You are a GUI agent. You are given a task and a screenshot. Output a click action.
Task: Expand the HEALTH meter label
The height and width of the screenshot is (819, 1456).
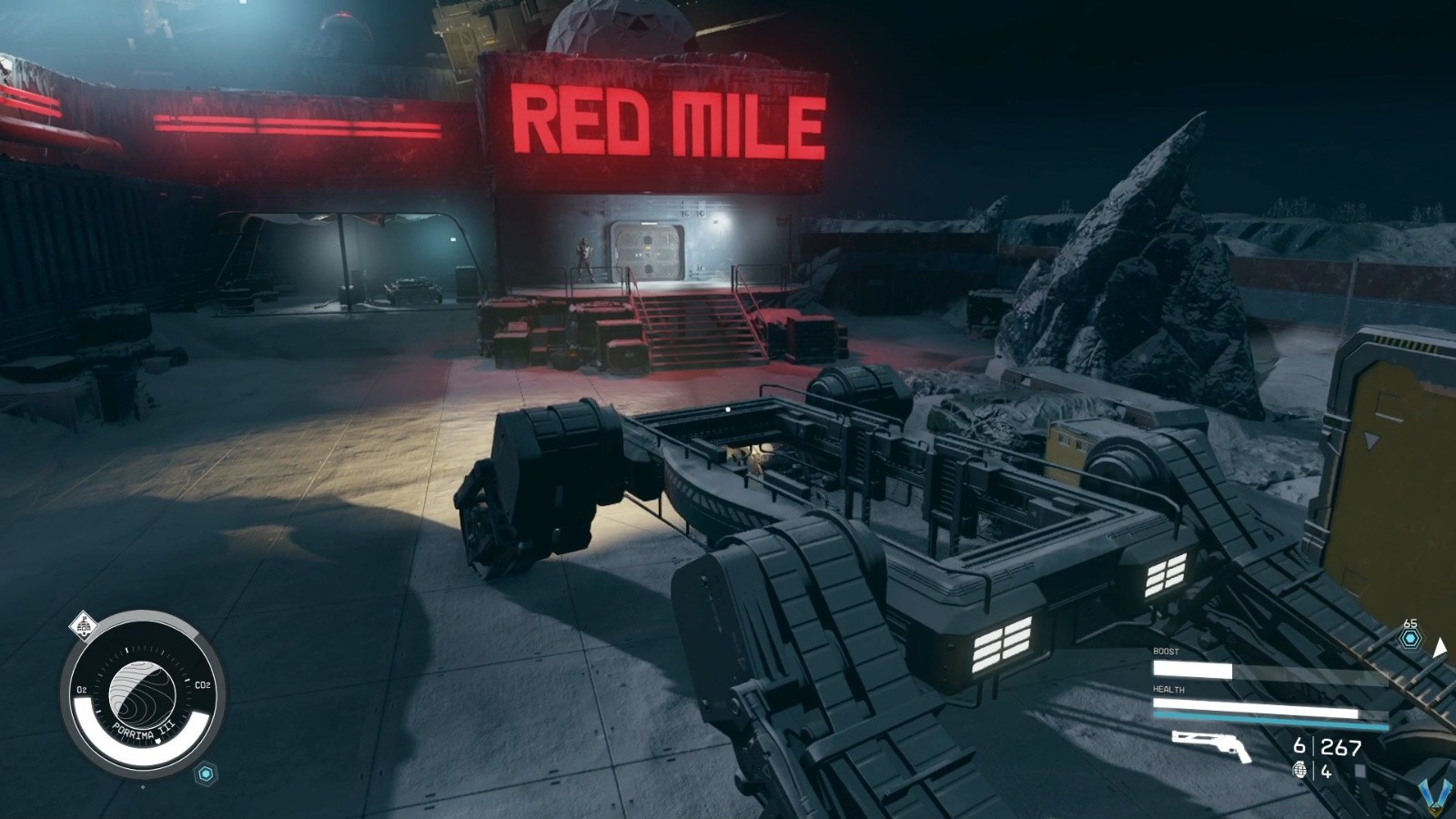pos(1169,689)
